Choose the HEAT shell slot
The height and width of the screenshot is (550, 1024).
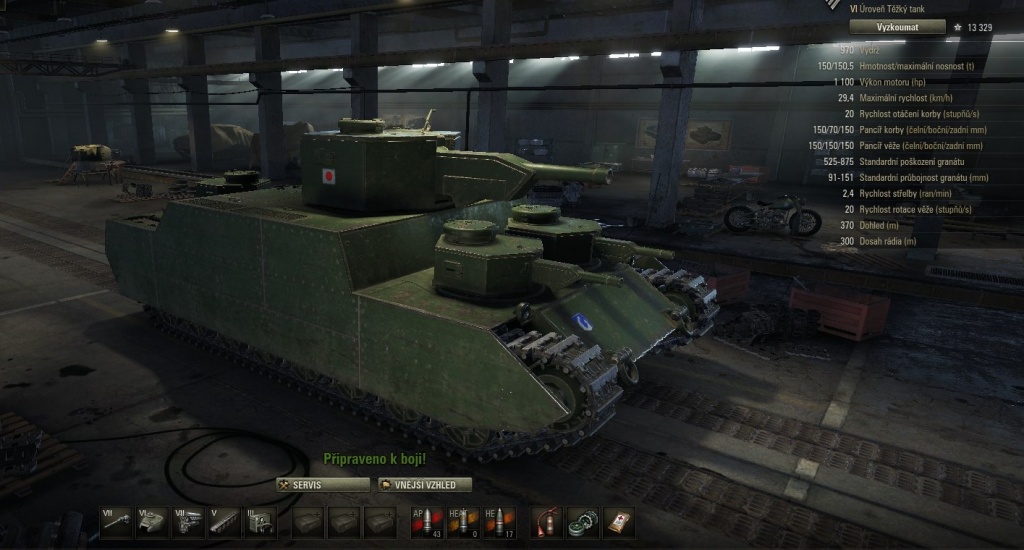(462, 521)
